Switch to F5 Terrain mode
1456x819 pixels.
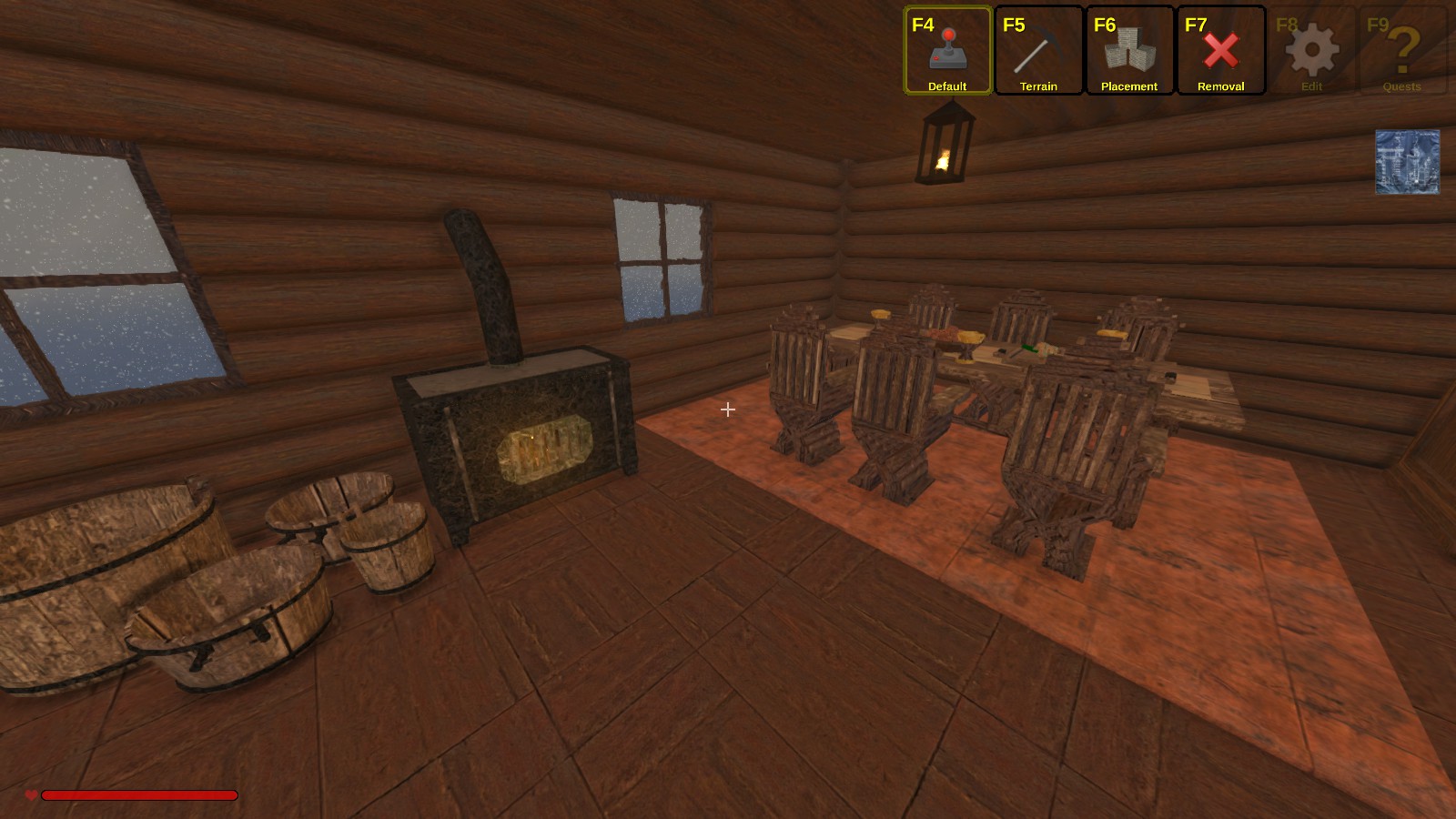(x=1038, y=51)
